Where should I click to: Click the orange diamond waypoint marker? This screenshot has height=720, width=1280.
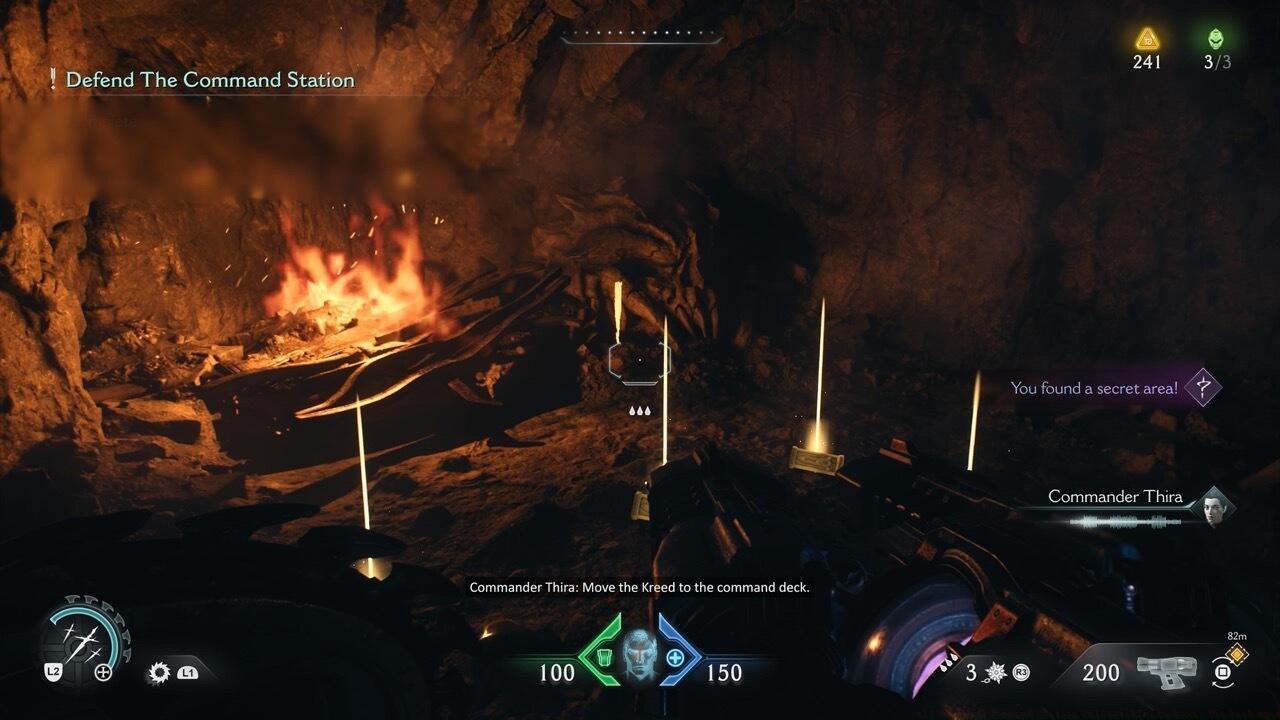1237,653
